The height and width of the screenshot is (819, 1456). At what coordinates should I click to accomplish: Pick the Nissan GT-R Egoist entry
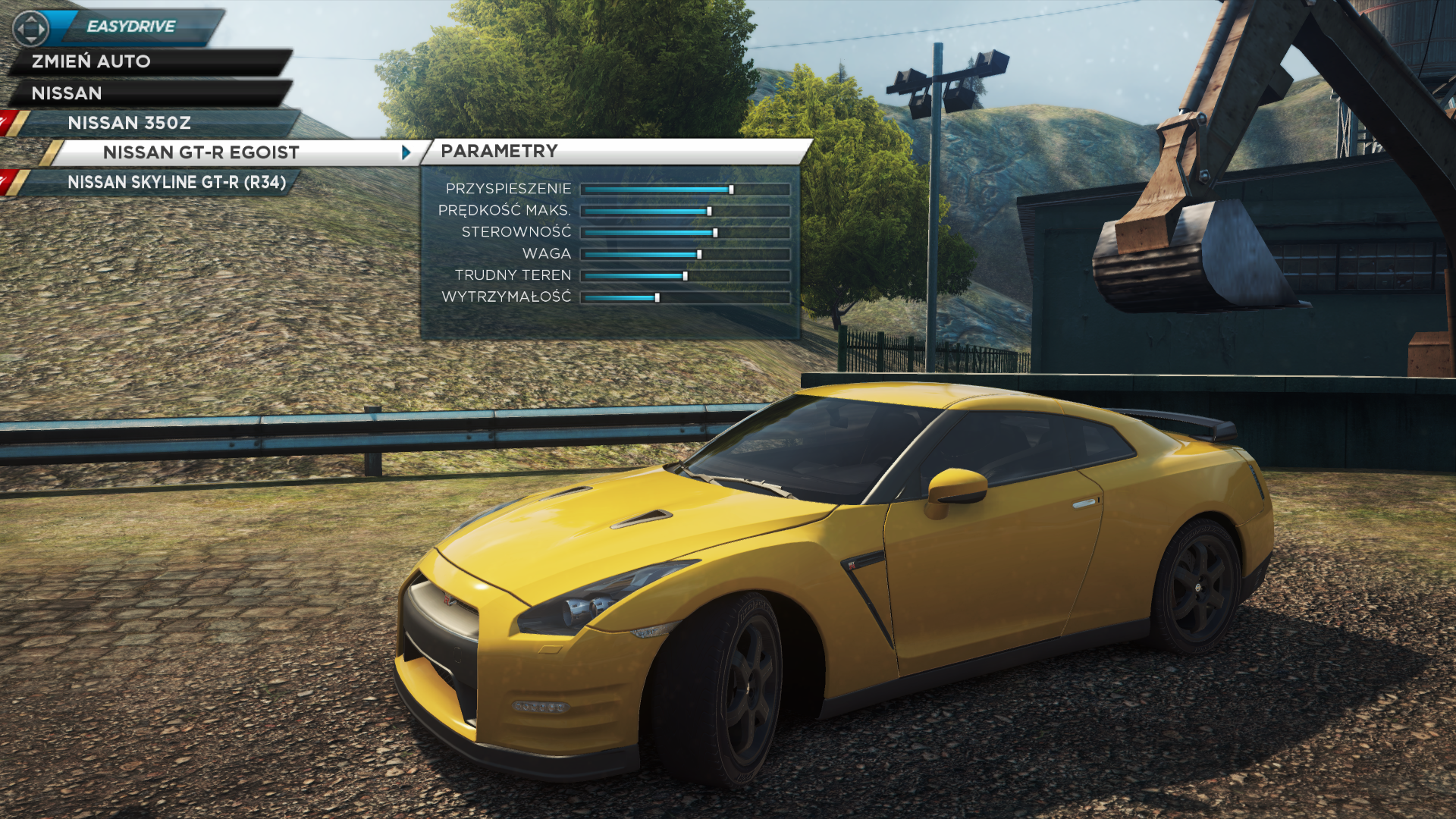coord(201,152)
